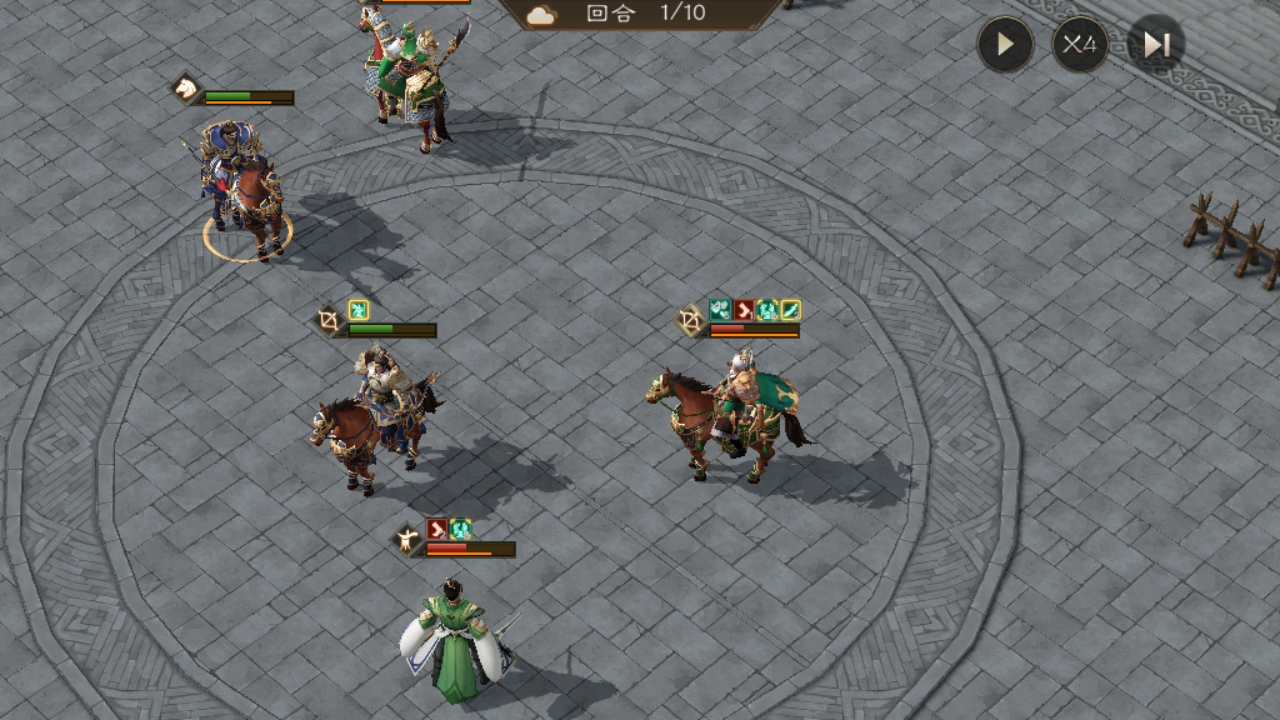Toggle the X4 battle speed button
1280x720 pixels.
tap(1080, 45)
